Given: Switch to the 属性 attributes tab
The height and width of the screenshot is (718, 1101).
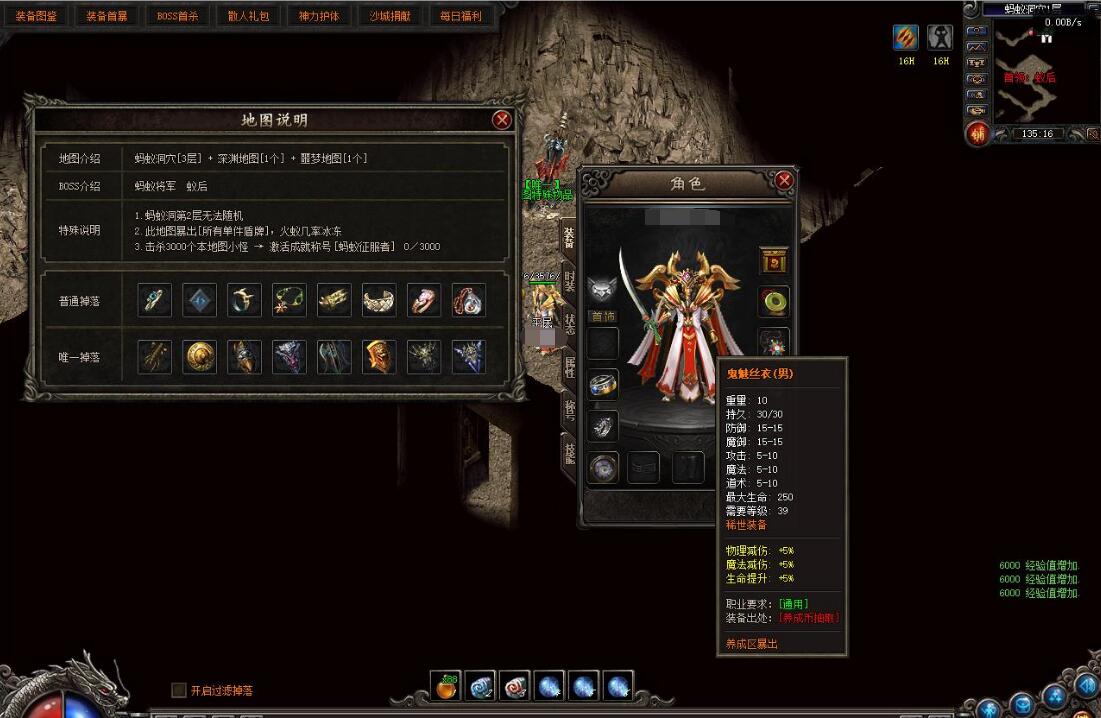Looking at the screenshot, I should 569,367.
